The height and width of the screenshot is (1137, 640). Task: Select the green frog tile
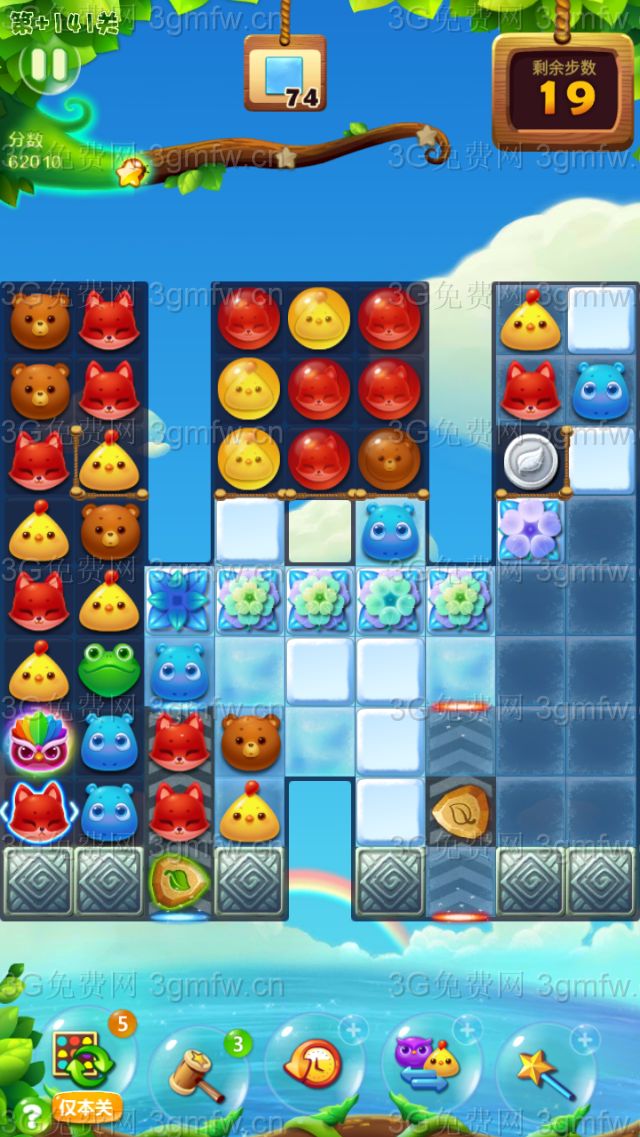pos(109,671)
